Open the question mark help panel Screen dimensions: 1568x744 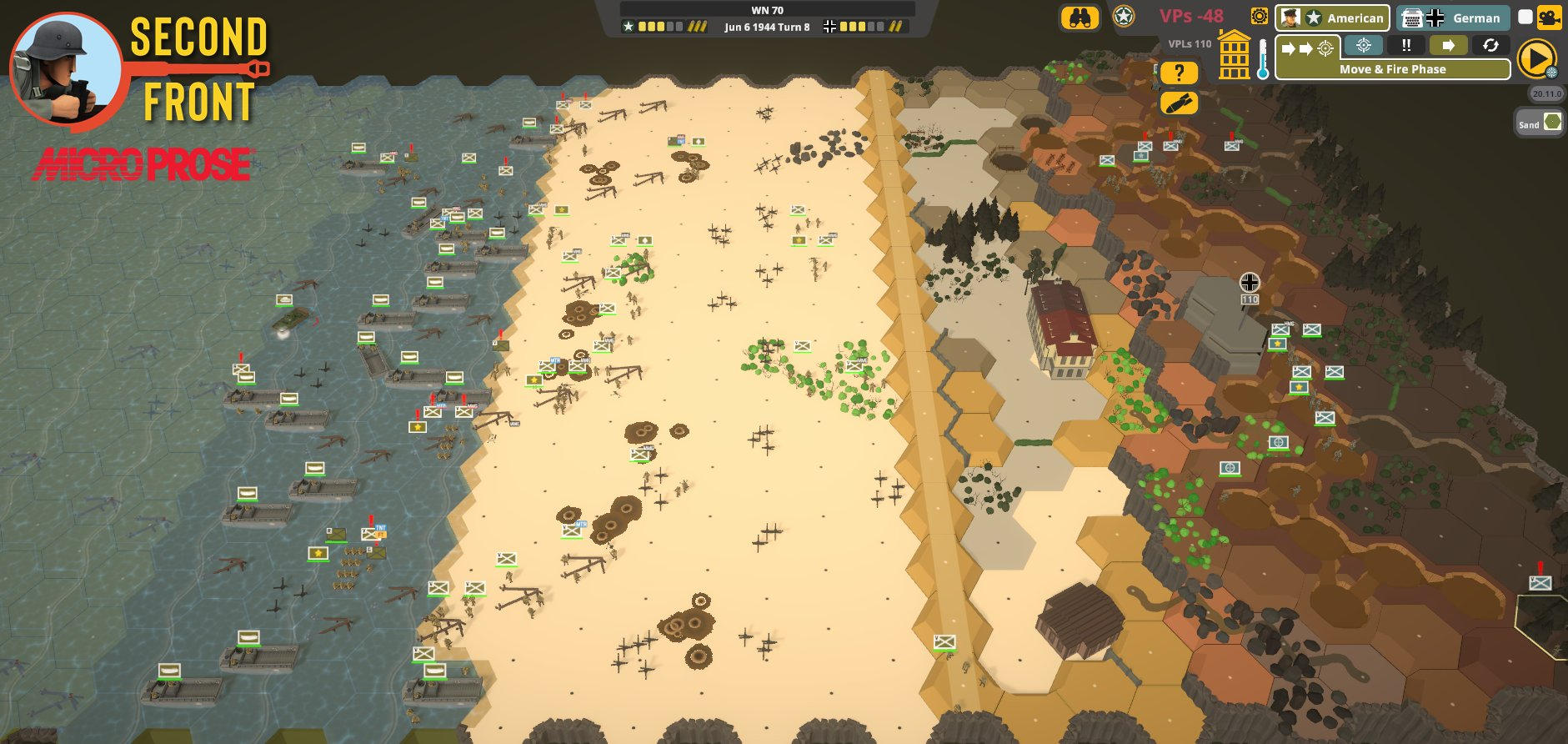(1178, 72)
